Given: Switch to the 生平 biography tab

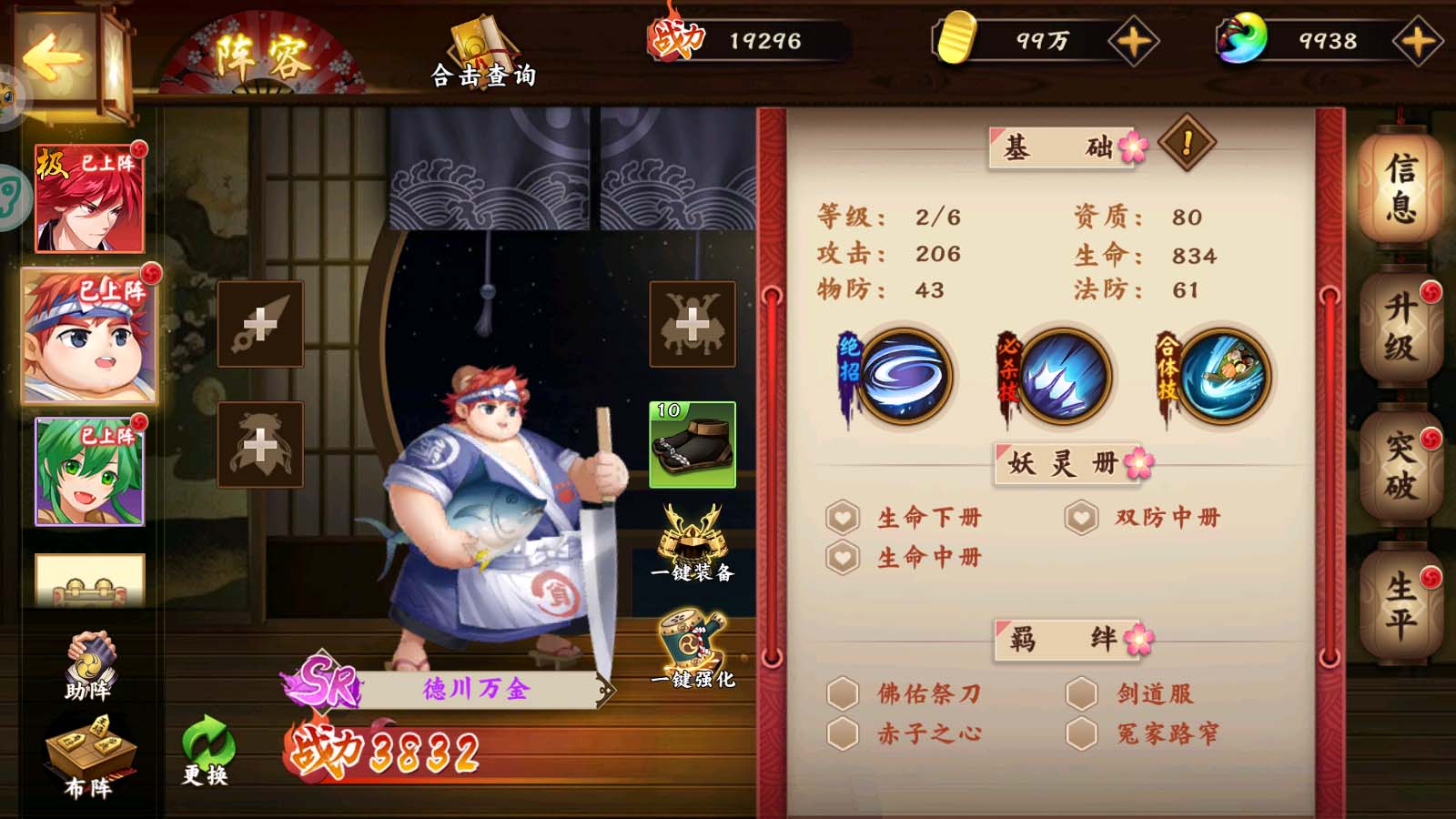Looking at the screenshot, I should click(x=1400, y=604).
